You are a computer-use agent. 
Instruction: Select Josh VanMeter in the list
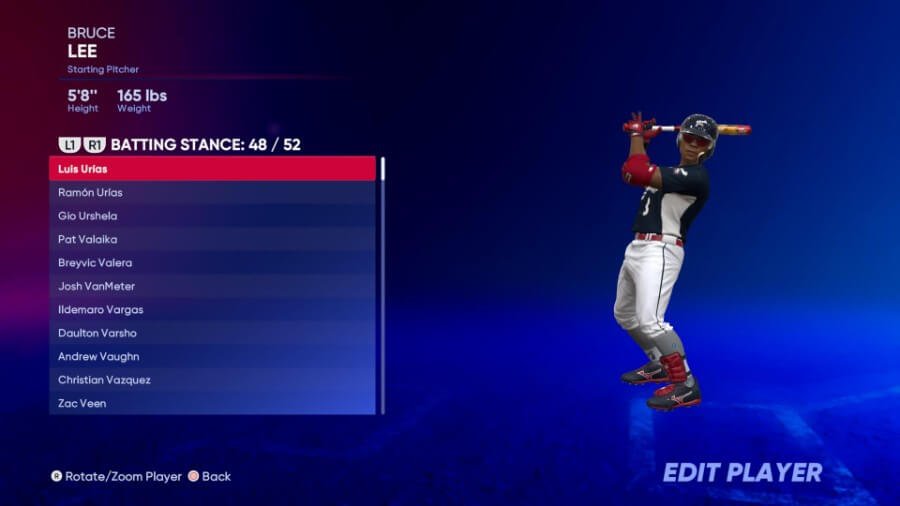point(212,286)
